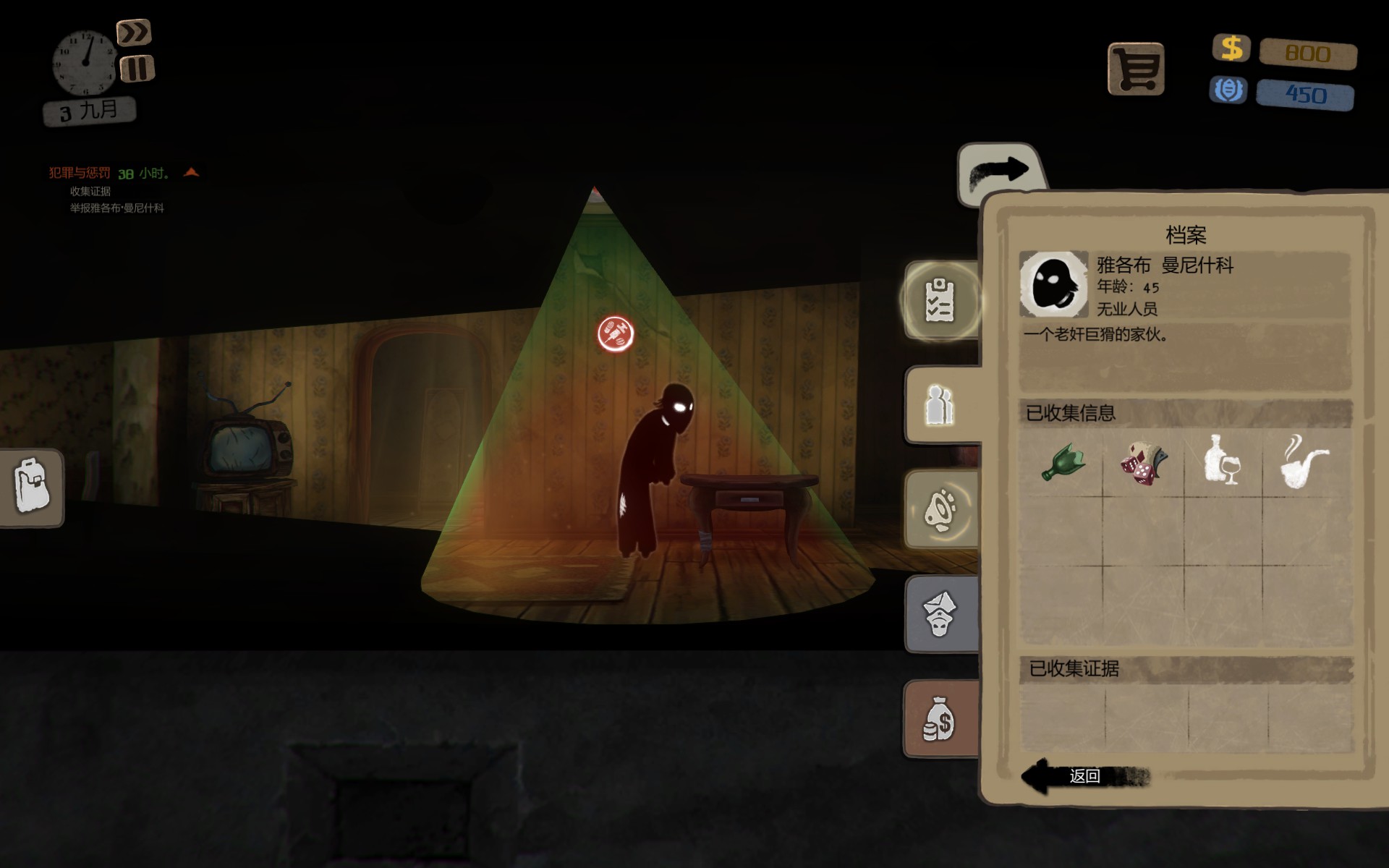This screenshot has height=868, width=1389.
Task: Open the megaphone report tab
Action: [x=940, y=509]
